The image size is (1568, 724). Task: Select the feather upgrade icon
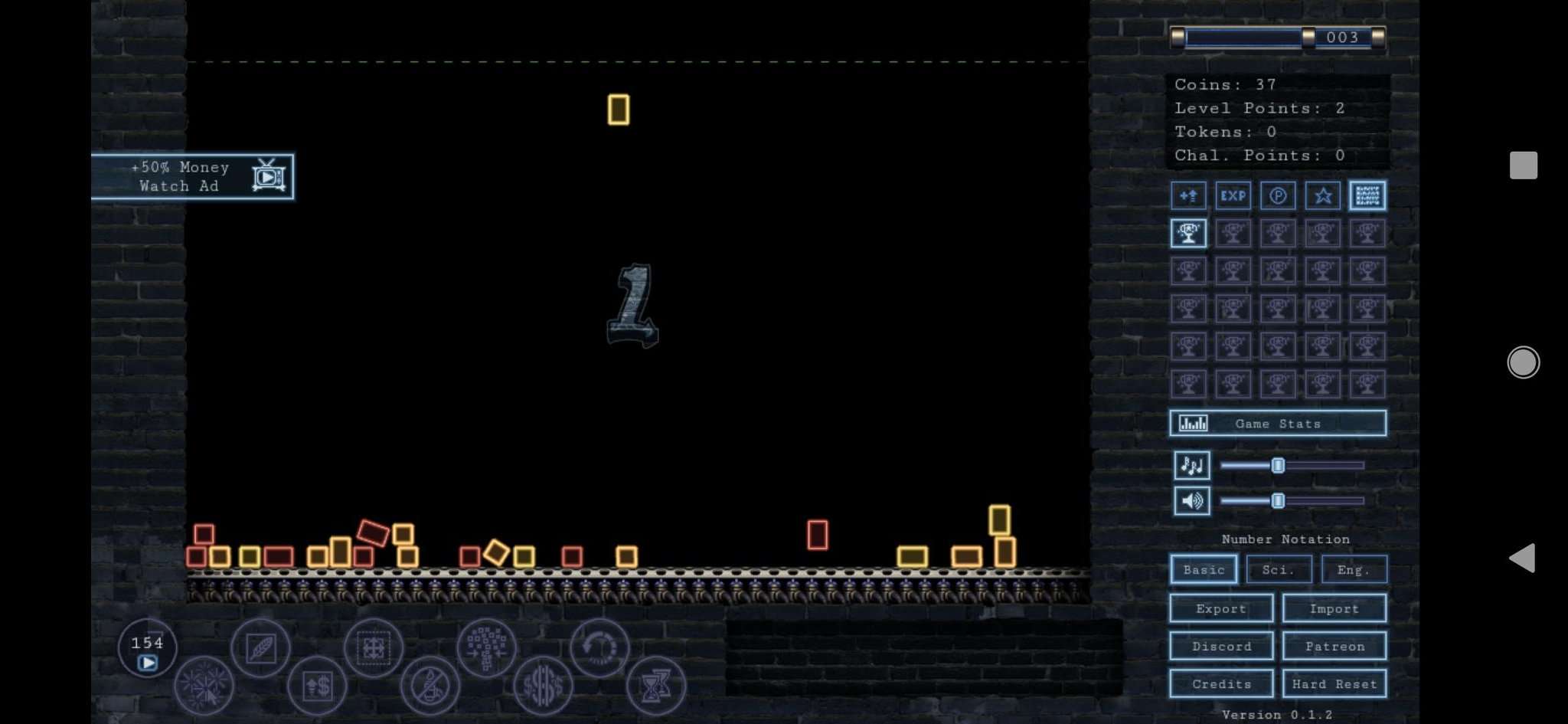pos(261,647)
